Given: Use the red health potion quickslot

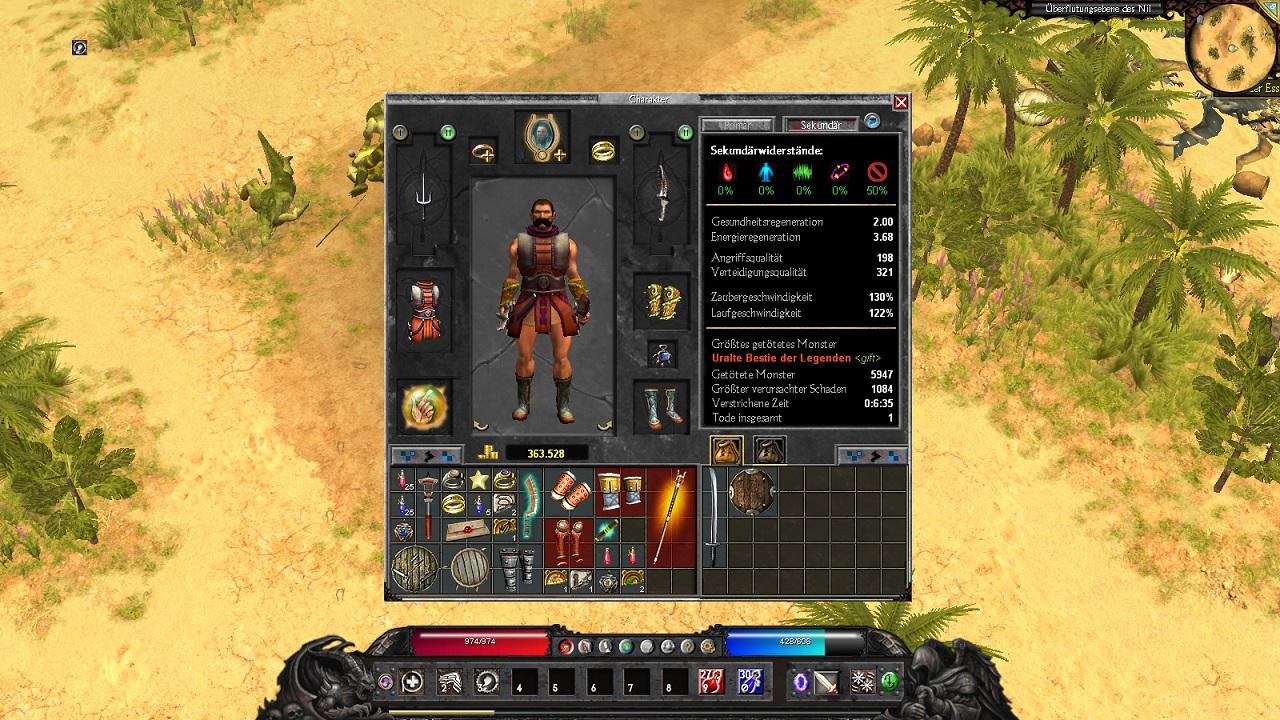Looking at the screenshot, I should tap(711, 682).
